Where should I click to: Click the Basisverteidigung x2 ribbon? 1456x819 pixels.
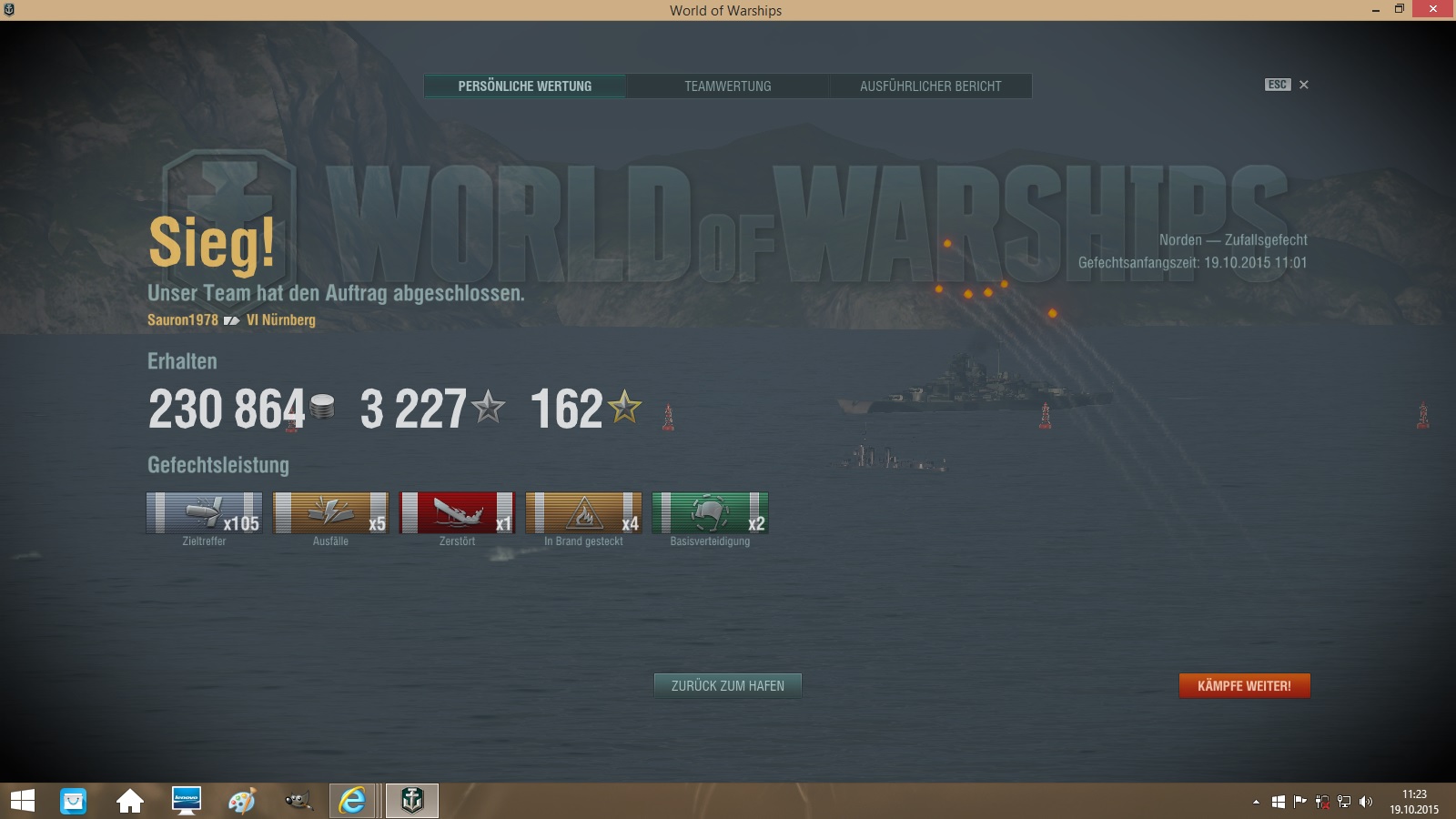pos(710,513)
